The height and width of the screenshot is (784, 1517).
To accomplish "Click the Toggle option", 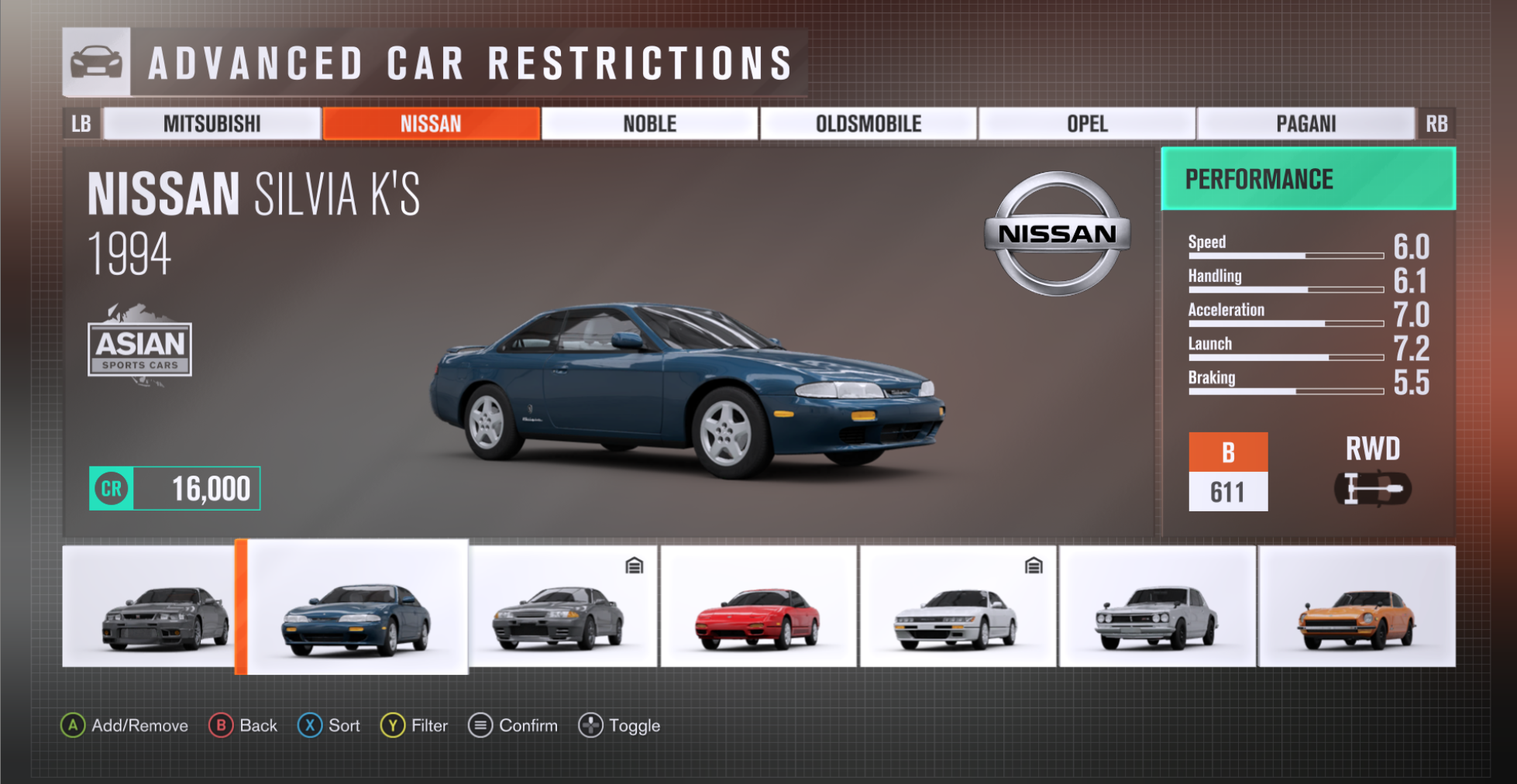I will (x=620, y=726).
